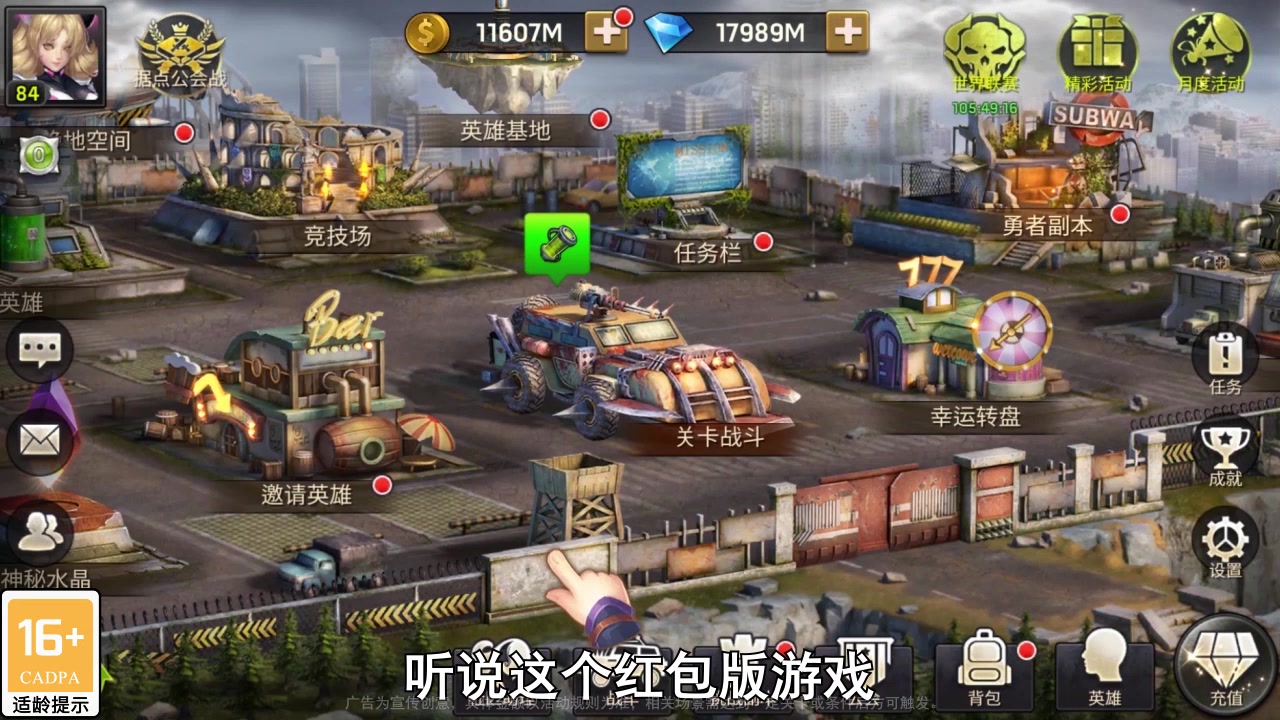Open the 世界联赛 skull icon
This screenshot has width=1280, height=720.
tap(988, 50)
